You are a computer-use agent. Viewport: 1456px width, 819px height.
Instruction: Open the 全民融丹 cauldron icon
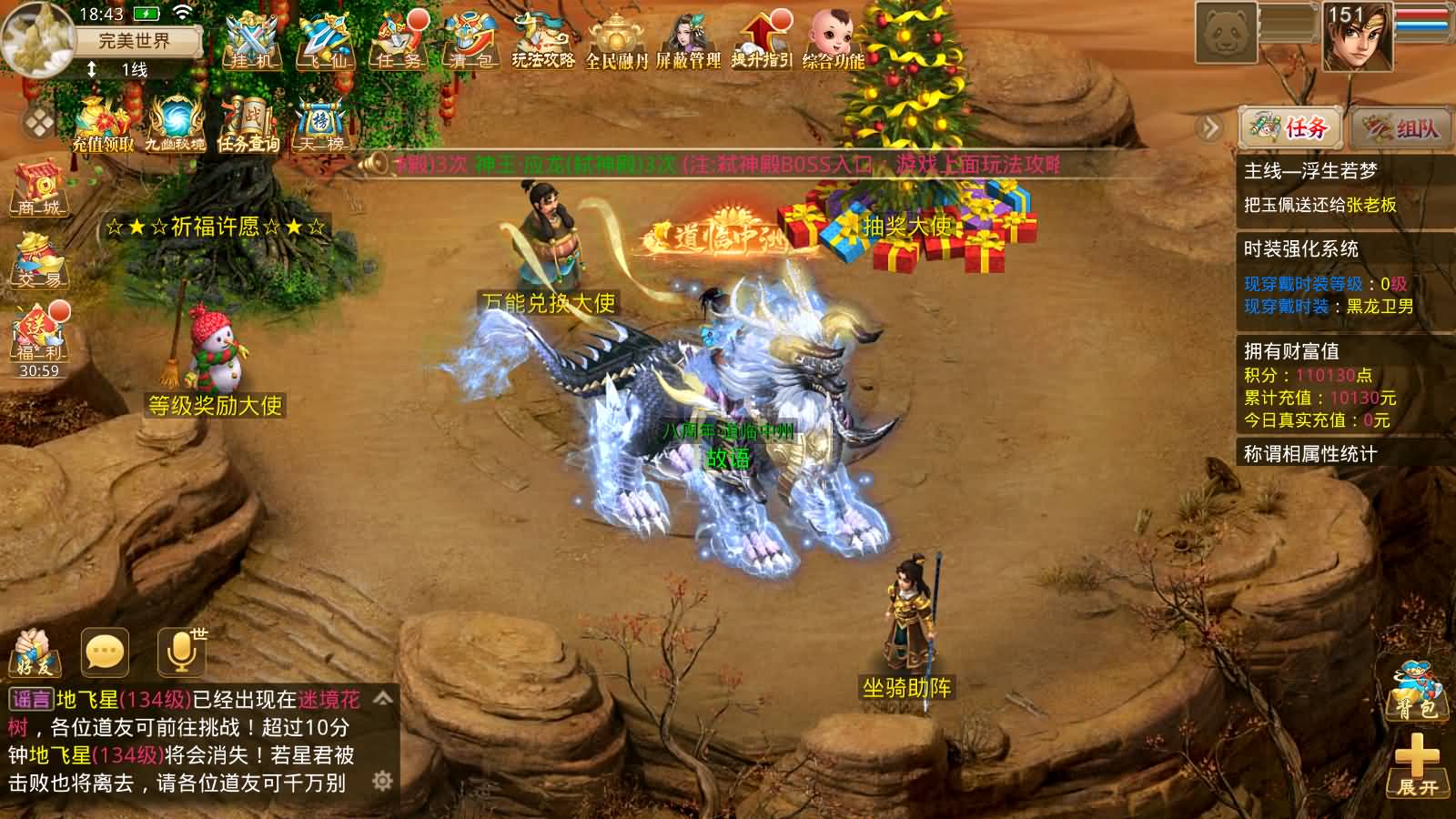coord(616,42)
